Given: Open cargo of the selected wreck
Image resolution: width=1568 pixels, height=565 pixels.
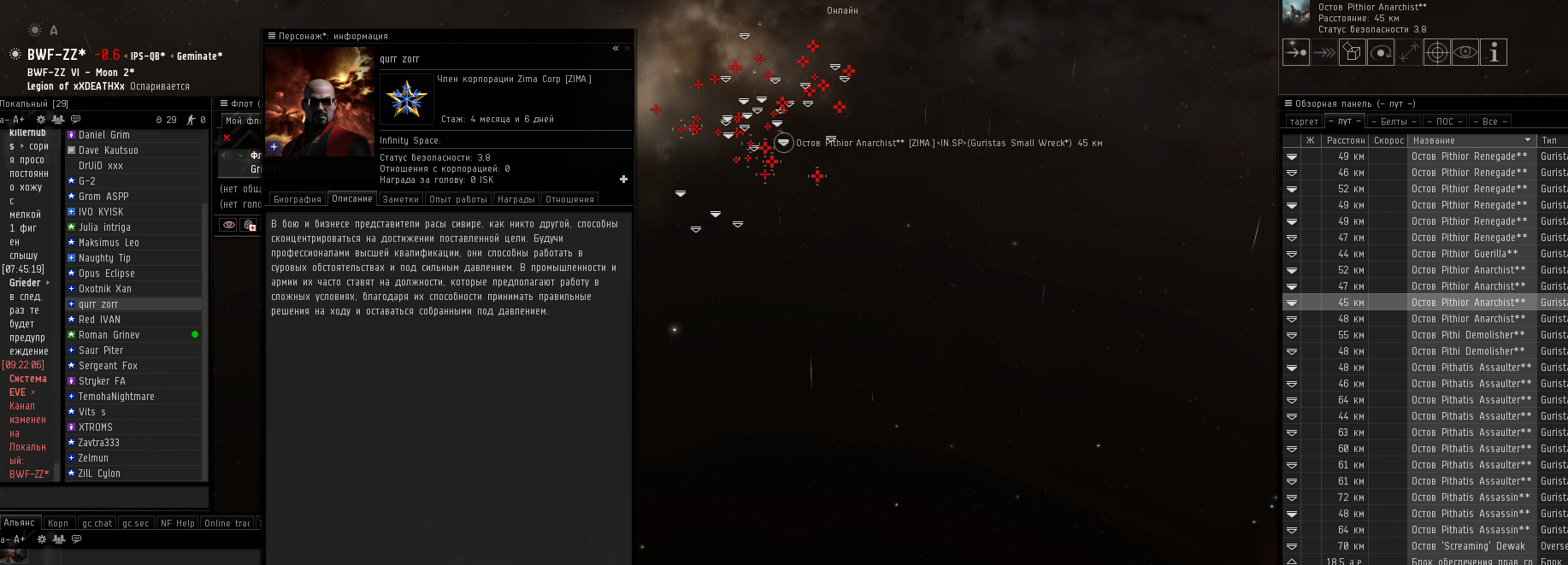Looking at the screenshot, I should [1353, 53].
